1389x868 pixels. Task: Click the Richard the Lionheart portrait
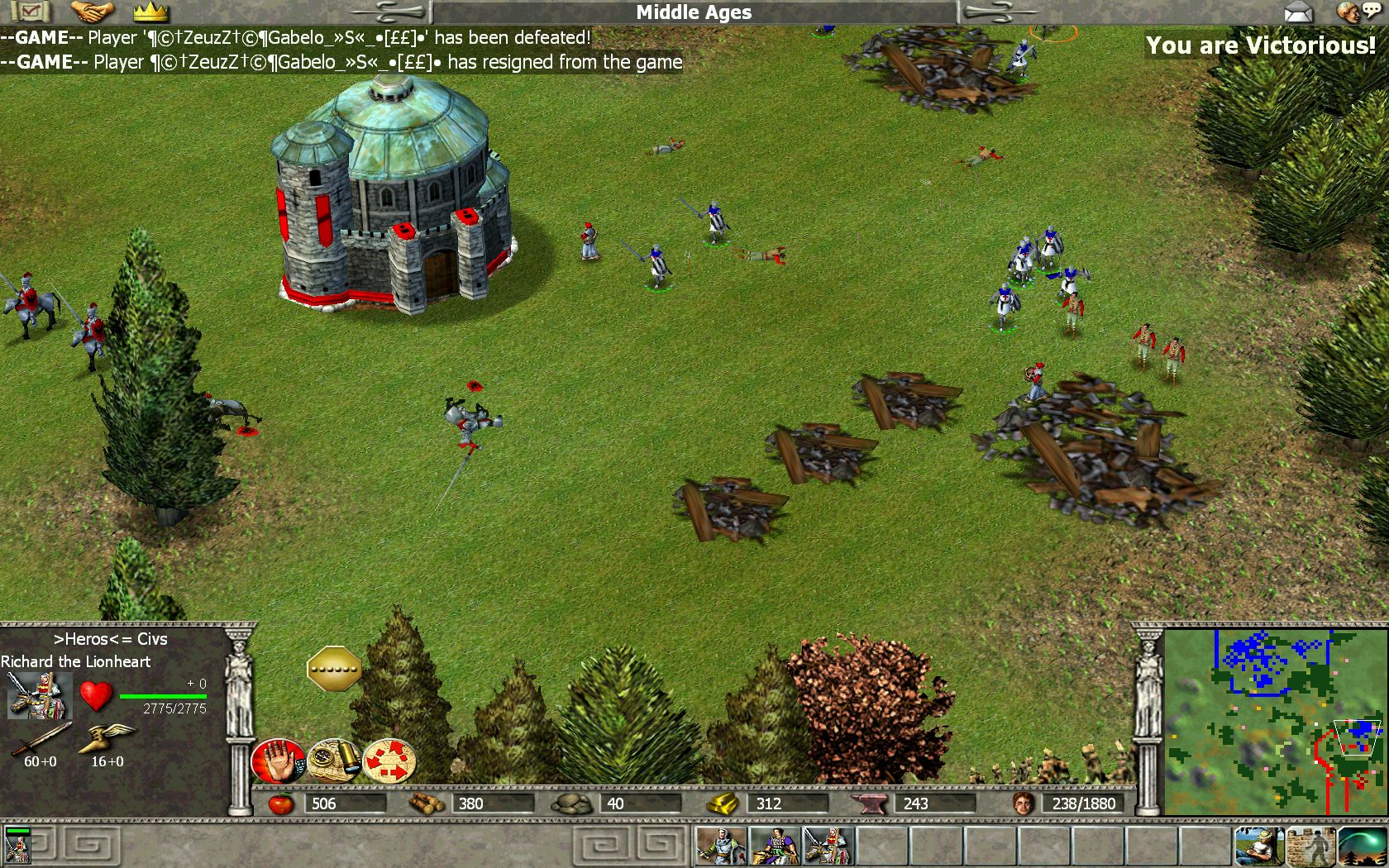click(x=38, y=695)
